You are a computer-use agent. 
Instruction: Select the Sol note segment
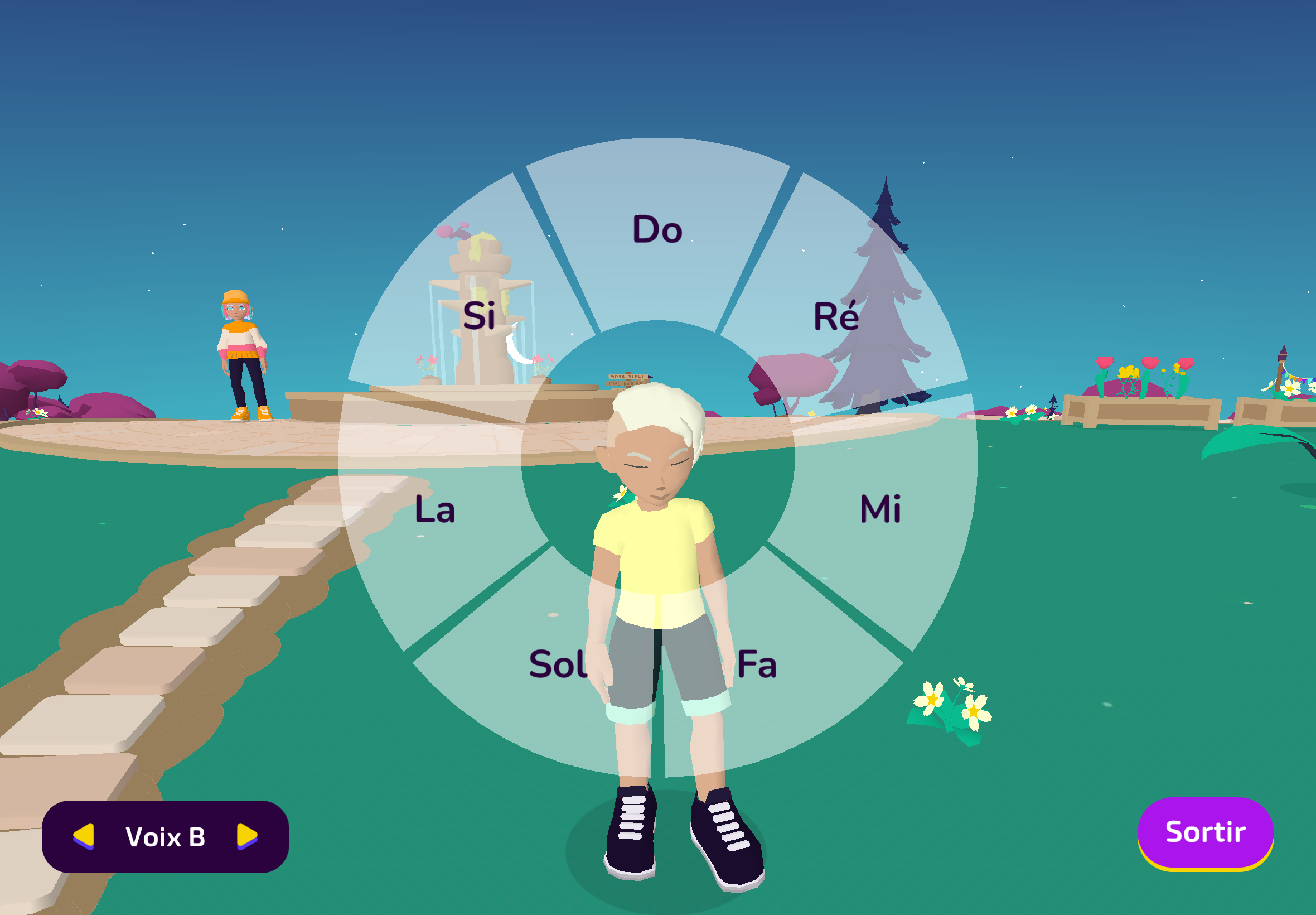pos(557,665)
